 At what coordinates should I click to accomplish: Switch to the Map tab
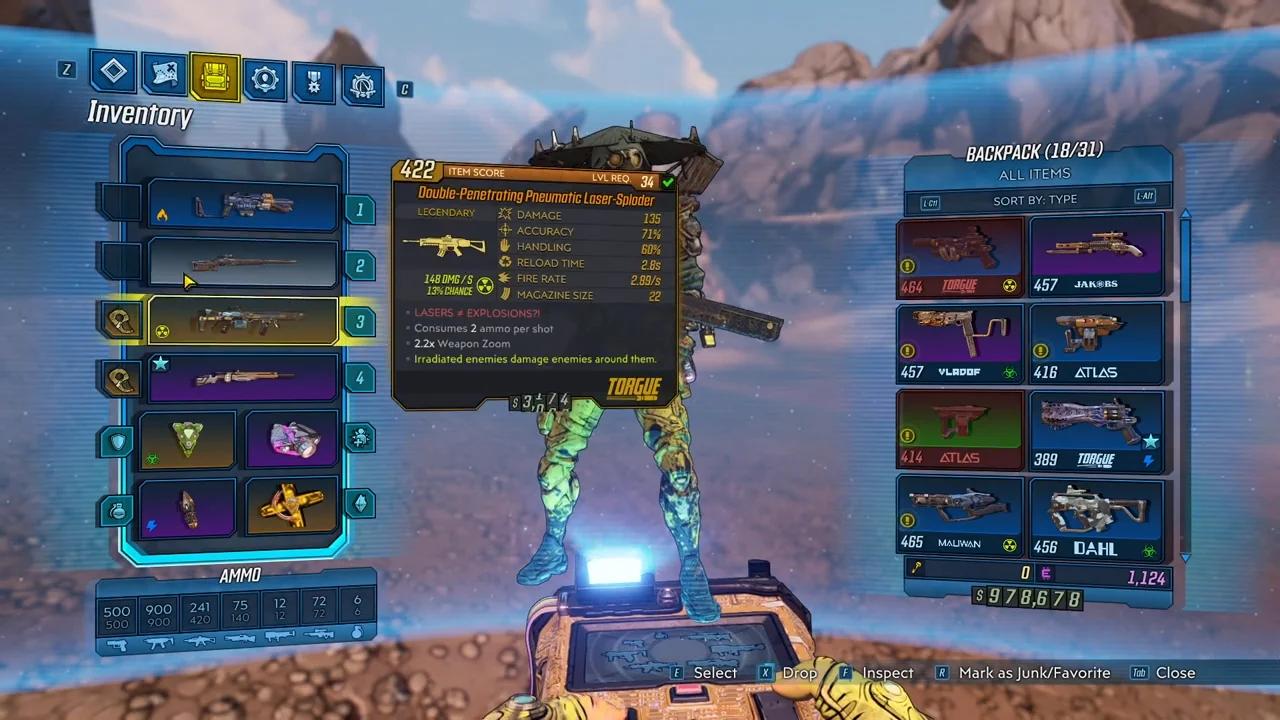pos(163,74)
